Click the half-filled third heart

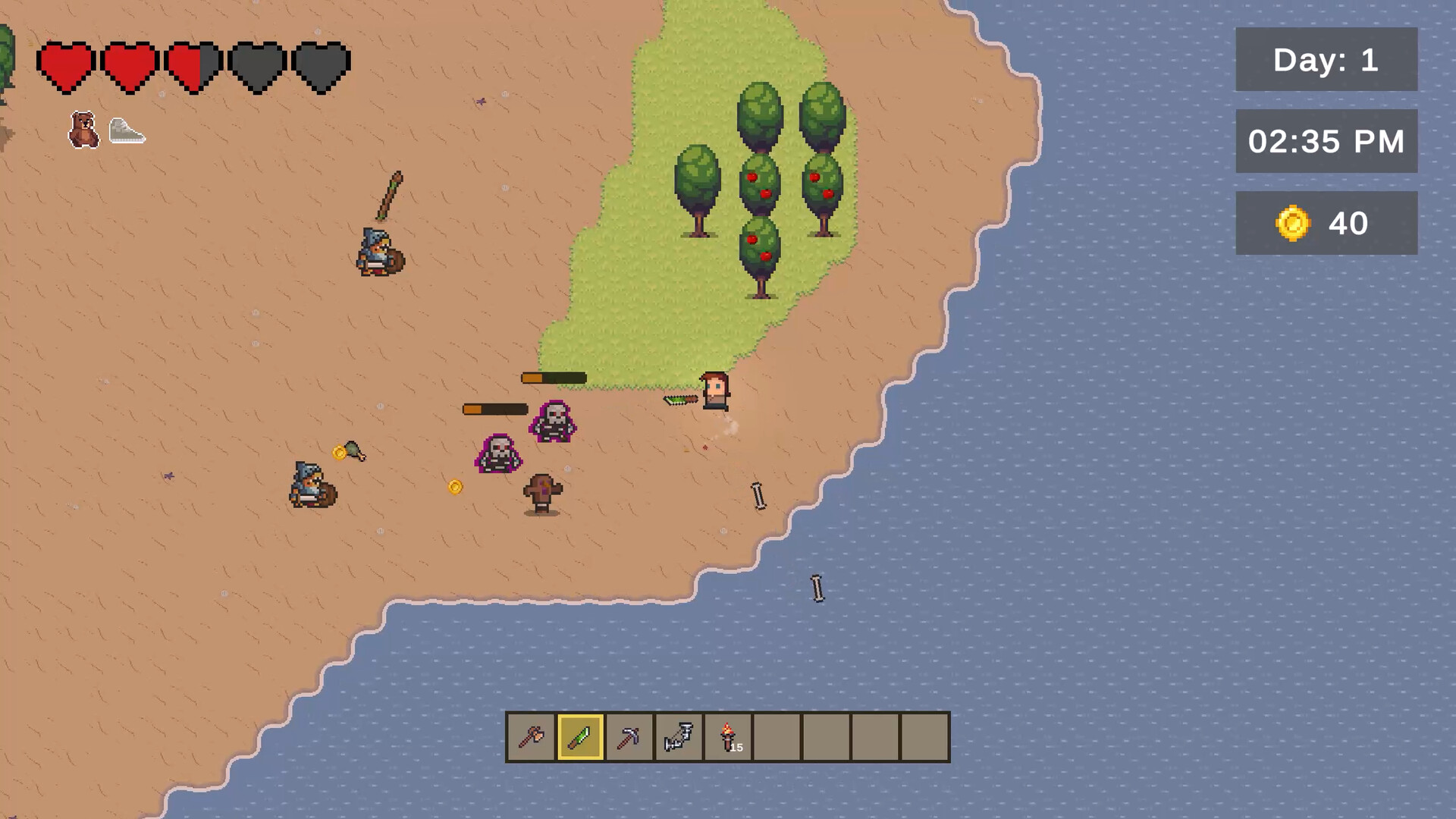(193, 64)
